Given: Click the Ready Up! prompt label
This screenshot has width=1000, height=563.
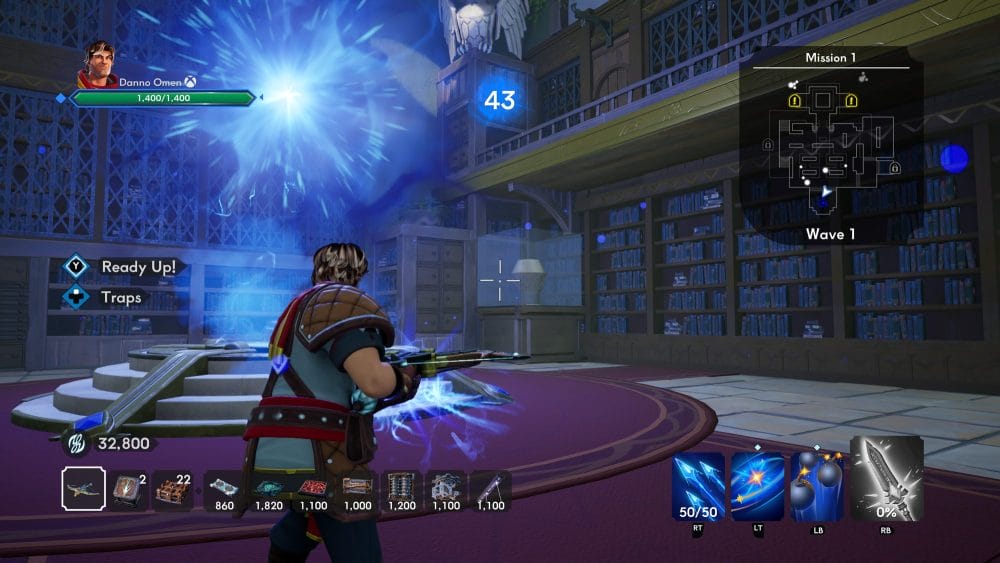Looking at the screenshot, I should pyautogui.click(x=138, y=267).
